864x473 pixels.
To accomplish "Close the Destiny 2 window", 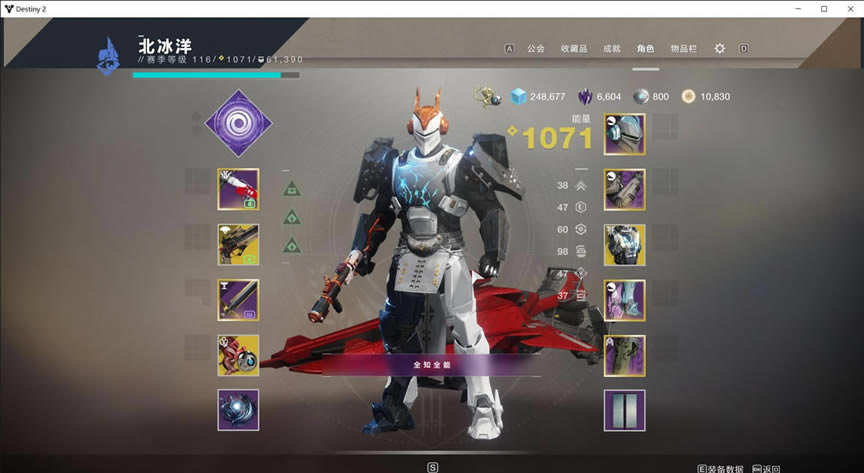I will point(851,9).
